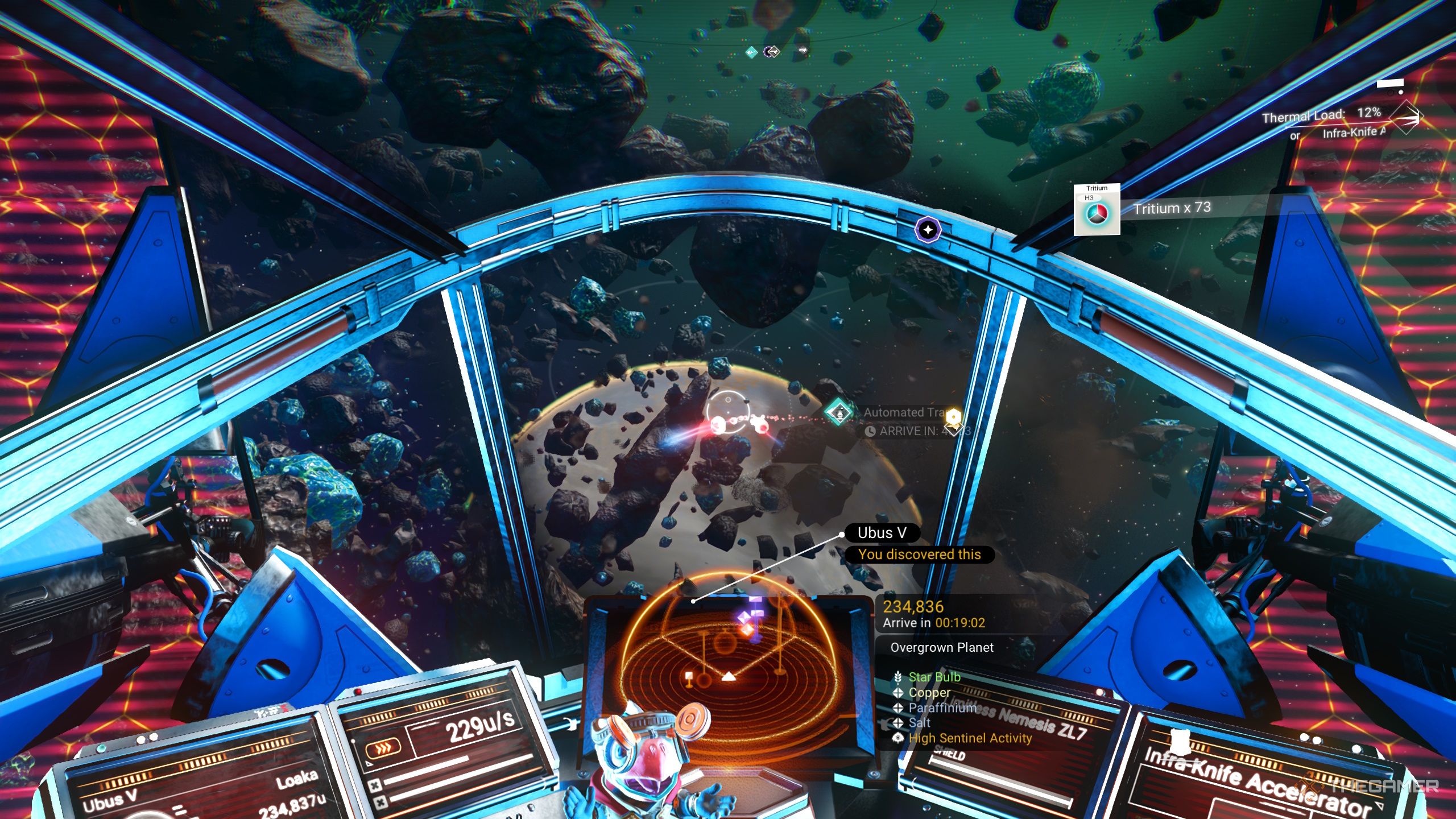The height and width of the screenshot is (819, 1456).
Task: Select the yellow hexagon marker icon
Action: point(953,416)
